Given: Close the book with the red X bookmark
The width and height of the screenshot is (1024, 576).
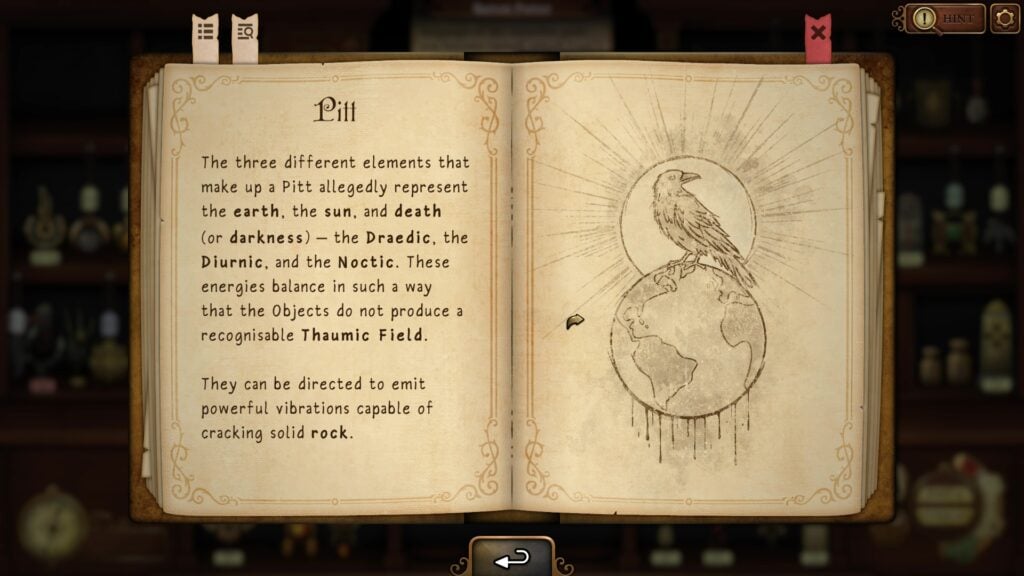Looking at the screenshot, I should pyautogui.click(x=818, y=33).
